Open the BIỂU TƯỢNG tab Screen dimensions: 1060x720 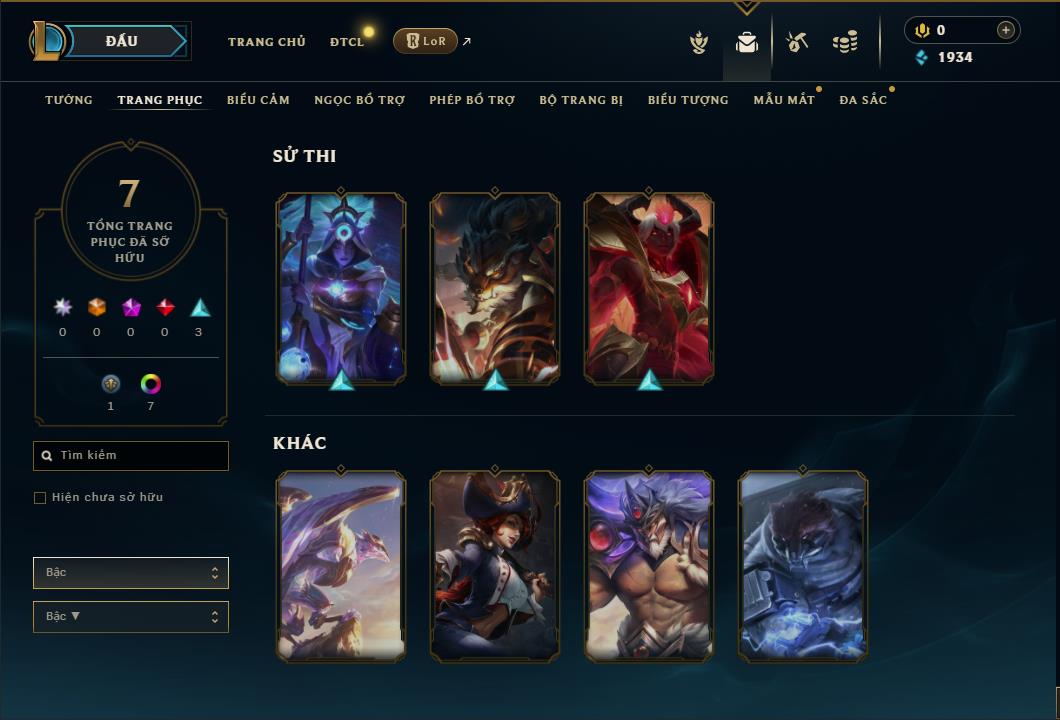(688, 100)
